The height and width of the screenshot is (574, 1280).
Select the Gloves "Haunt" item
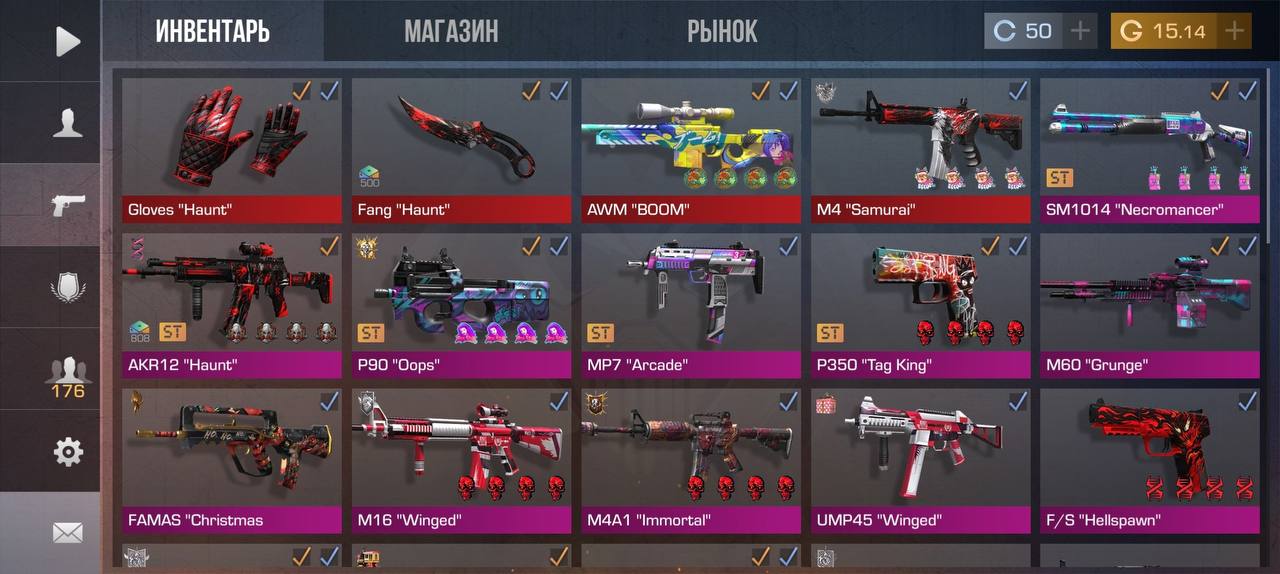point(231,150)
